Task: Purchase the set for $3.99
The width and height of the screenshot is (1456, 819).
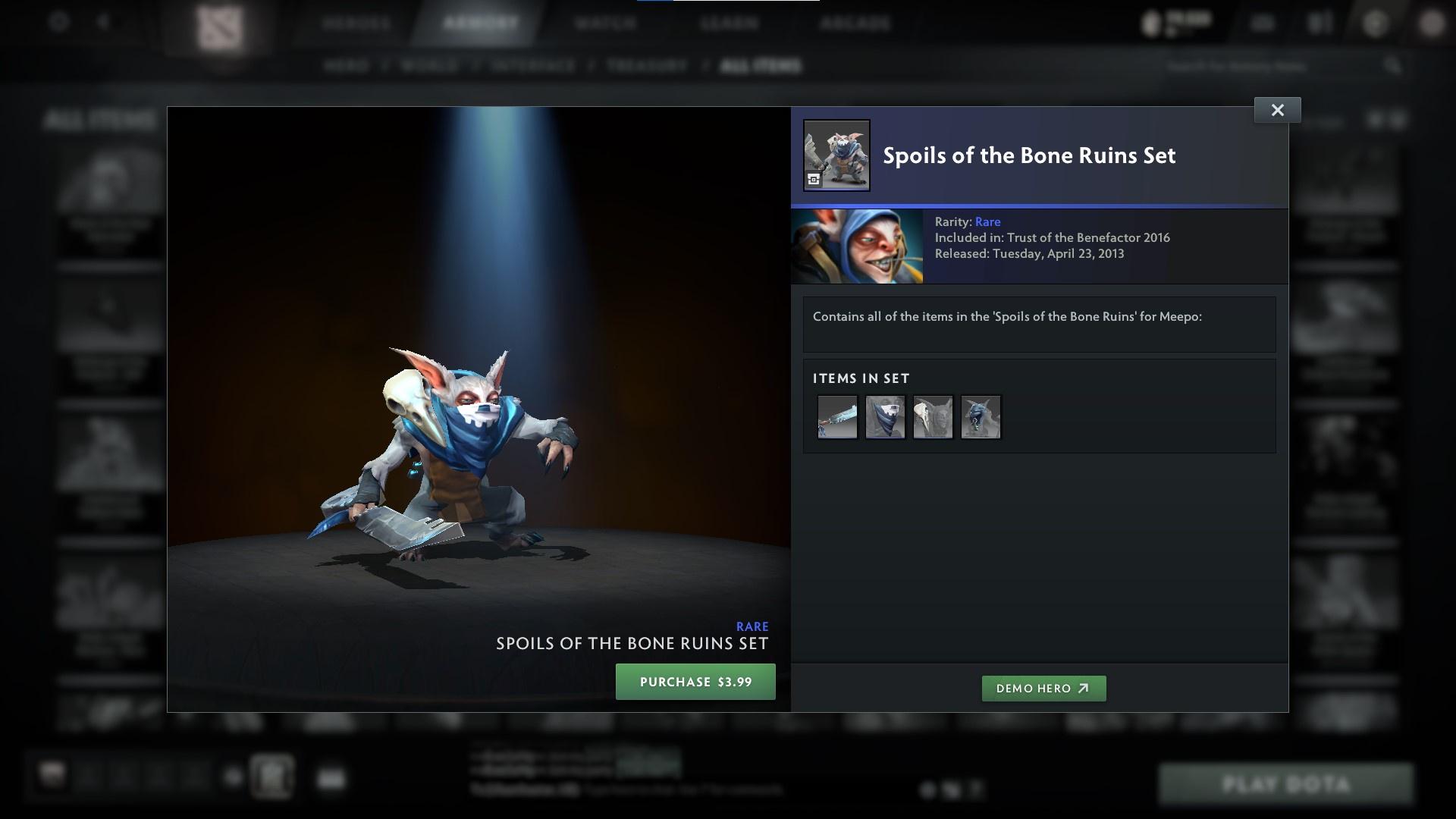Action: [x=695, y=682]
